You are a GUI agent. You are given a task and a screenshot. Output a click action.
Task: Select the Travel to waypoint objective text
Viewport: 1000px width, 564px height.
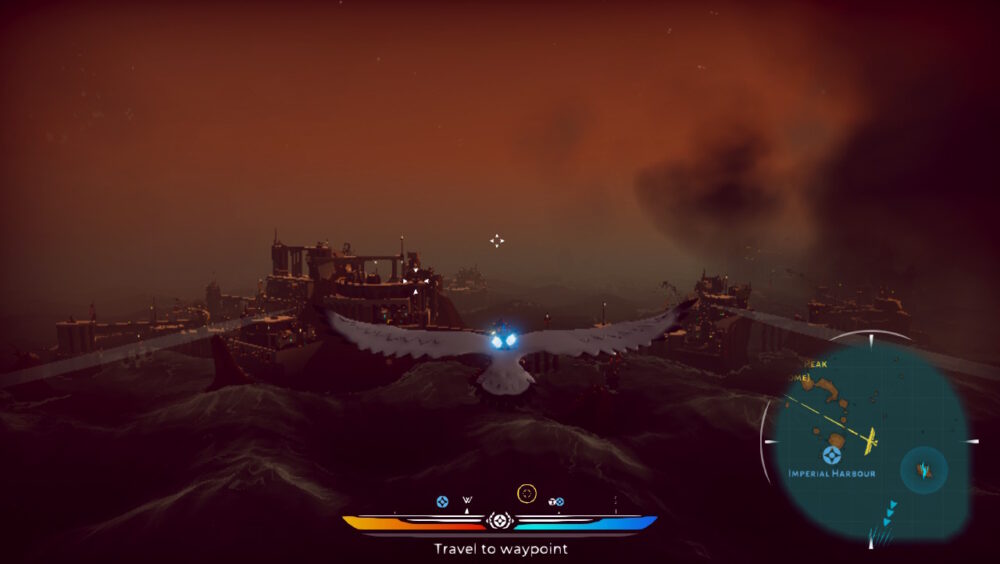500,548
